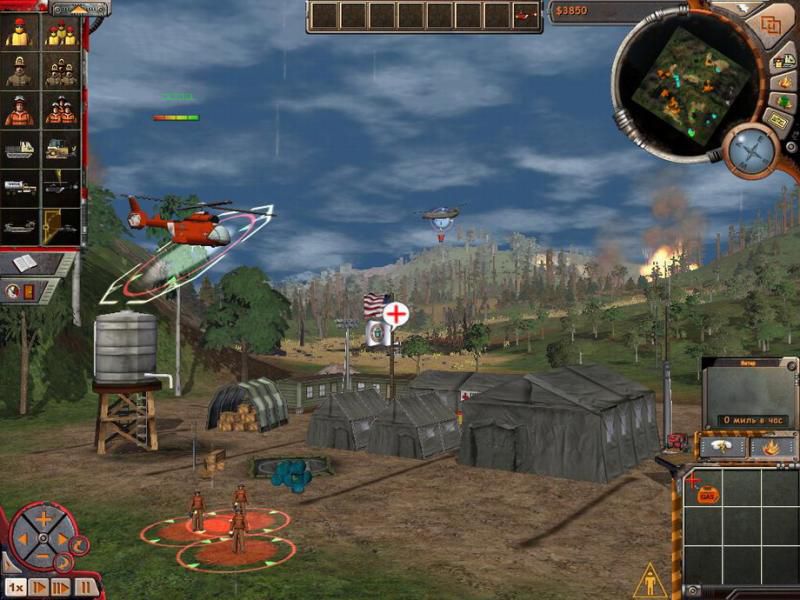Click the camera zoom-in plus button
The height and width of the screenshot is (600, 800).
point(43,519)
